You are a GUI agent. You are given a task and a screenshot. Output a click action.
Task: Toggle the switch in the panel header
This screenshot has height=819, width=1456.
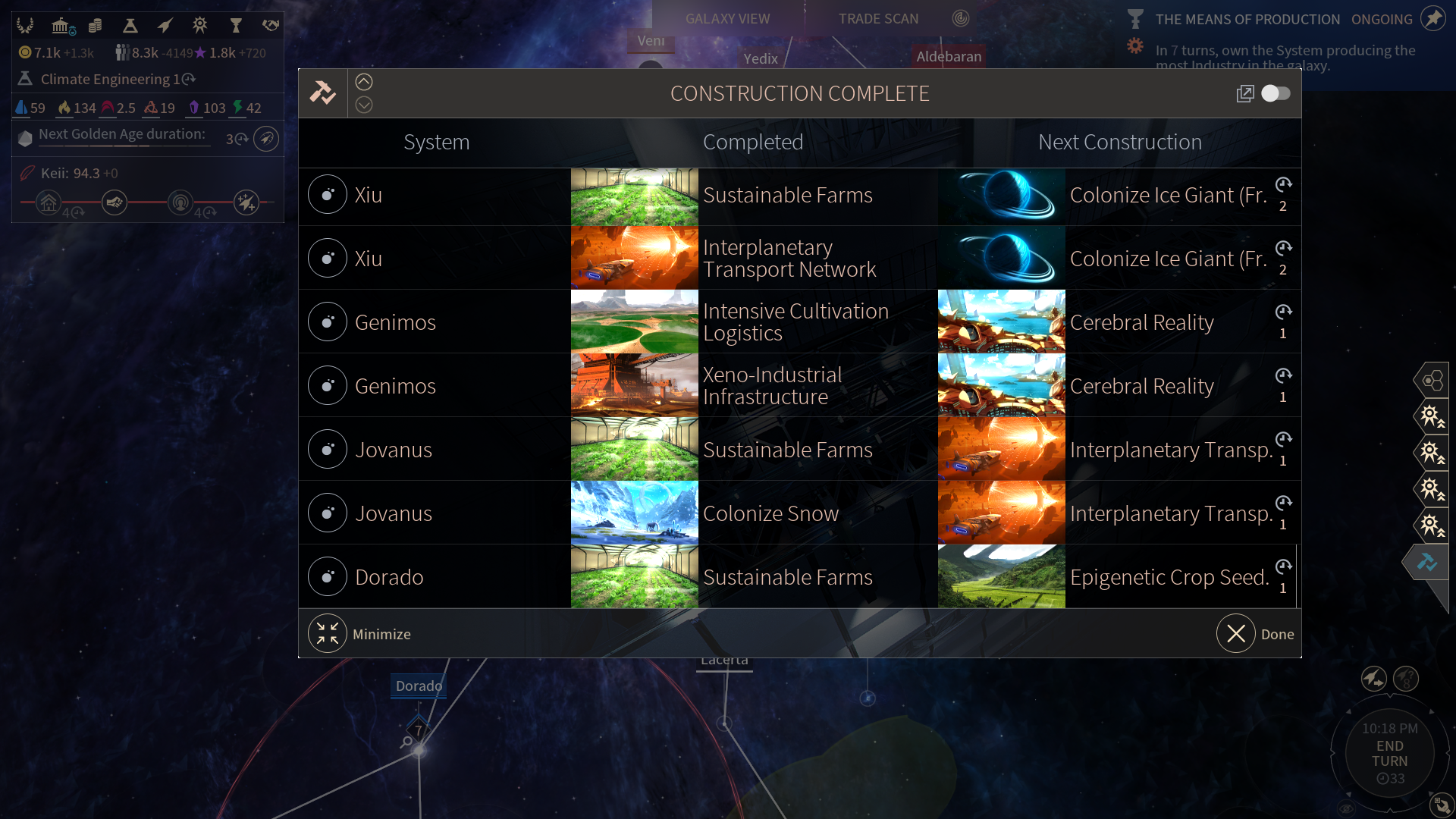pyautogui.click(x=1276, y=93)
